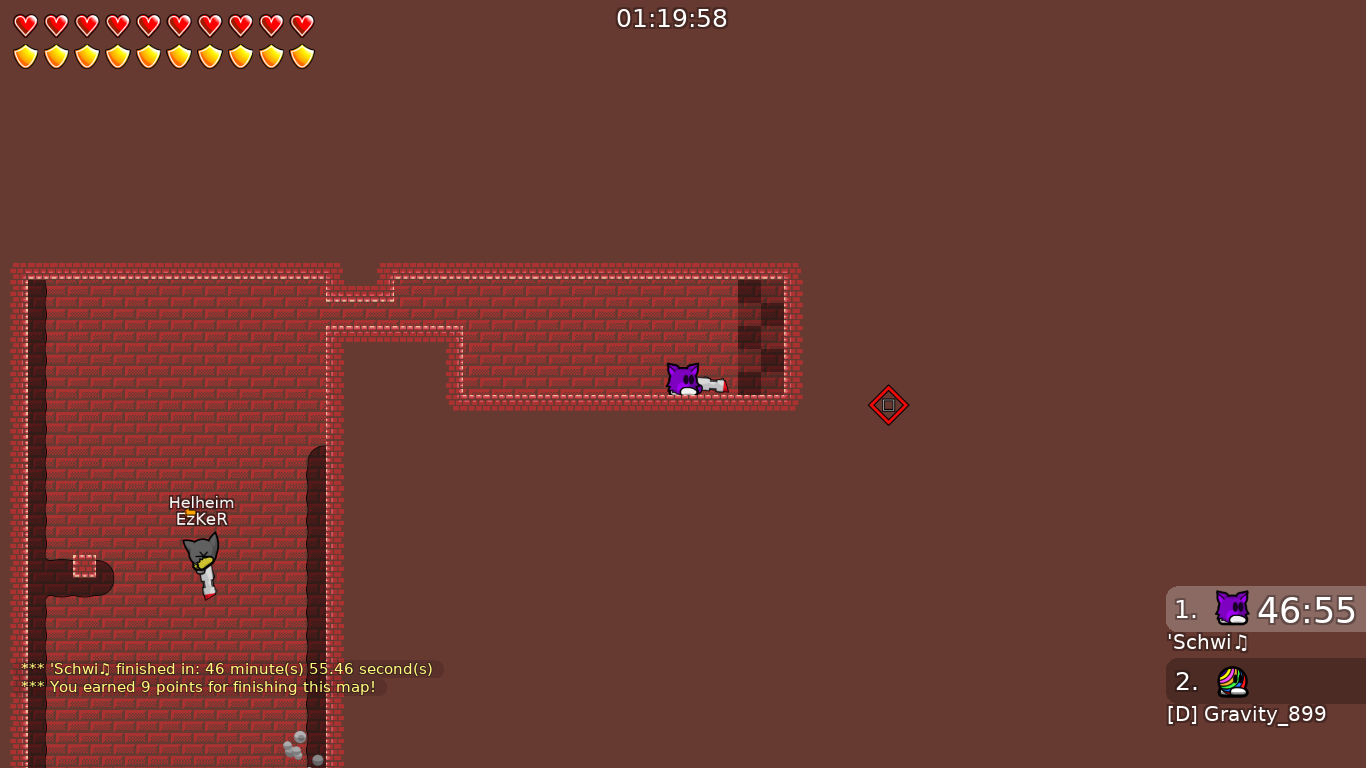Click the rank 1 leaderboard time 46:55
Viewport: 1366px width, 768px height.
point(1307,610)
